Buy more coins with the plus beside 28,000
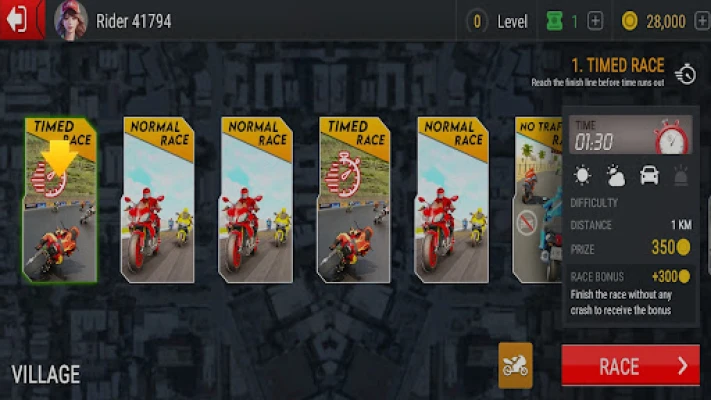 700,21
